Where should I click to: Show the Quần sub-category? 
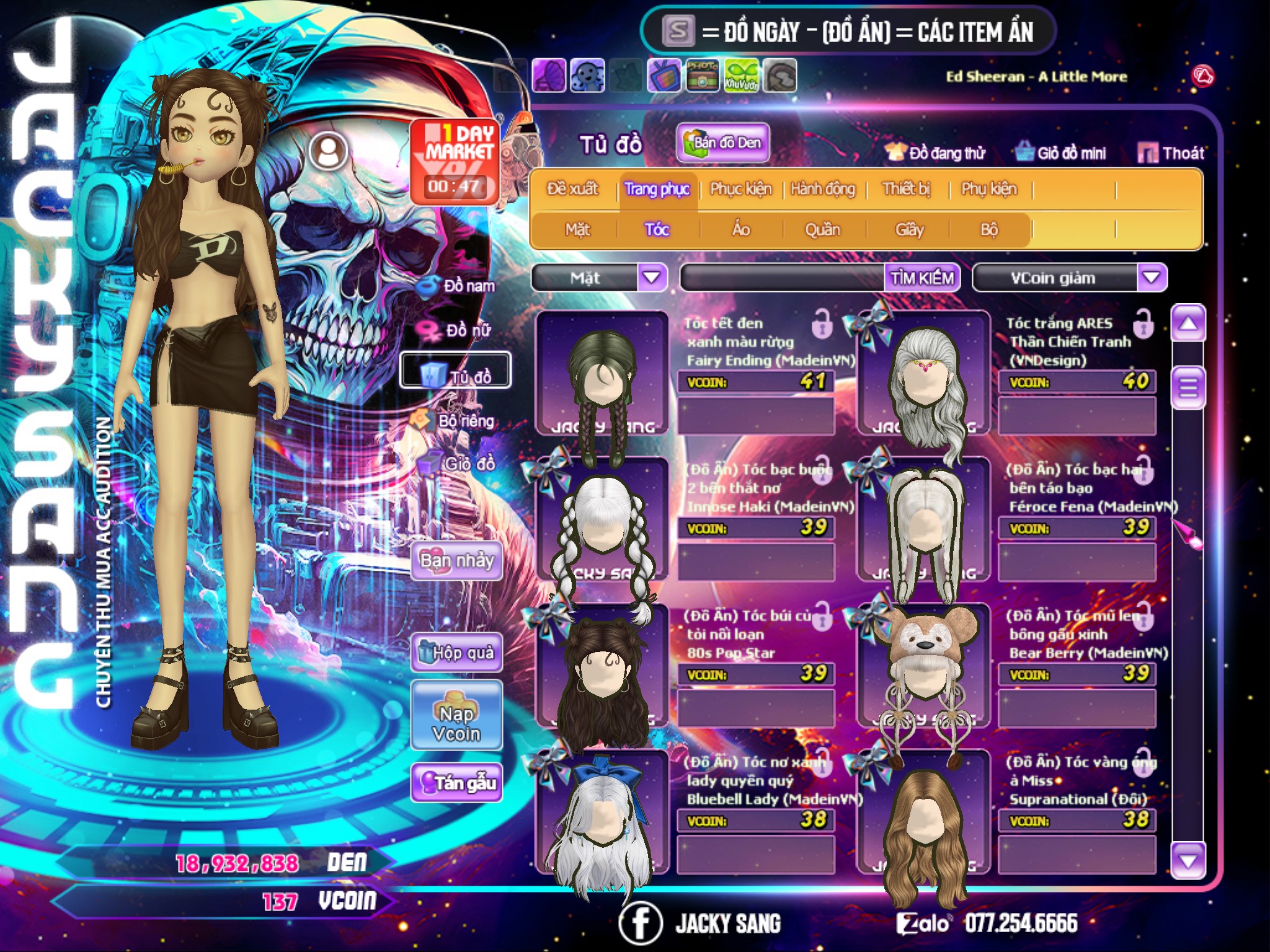pos(822,230)
